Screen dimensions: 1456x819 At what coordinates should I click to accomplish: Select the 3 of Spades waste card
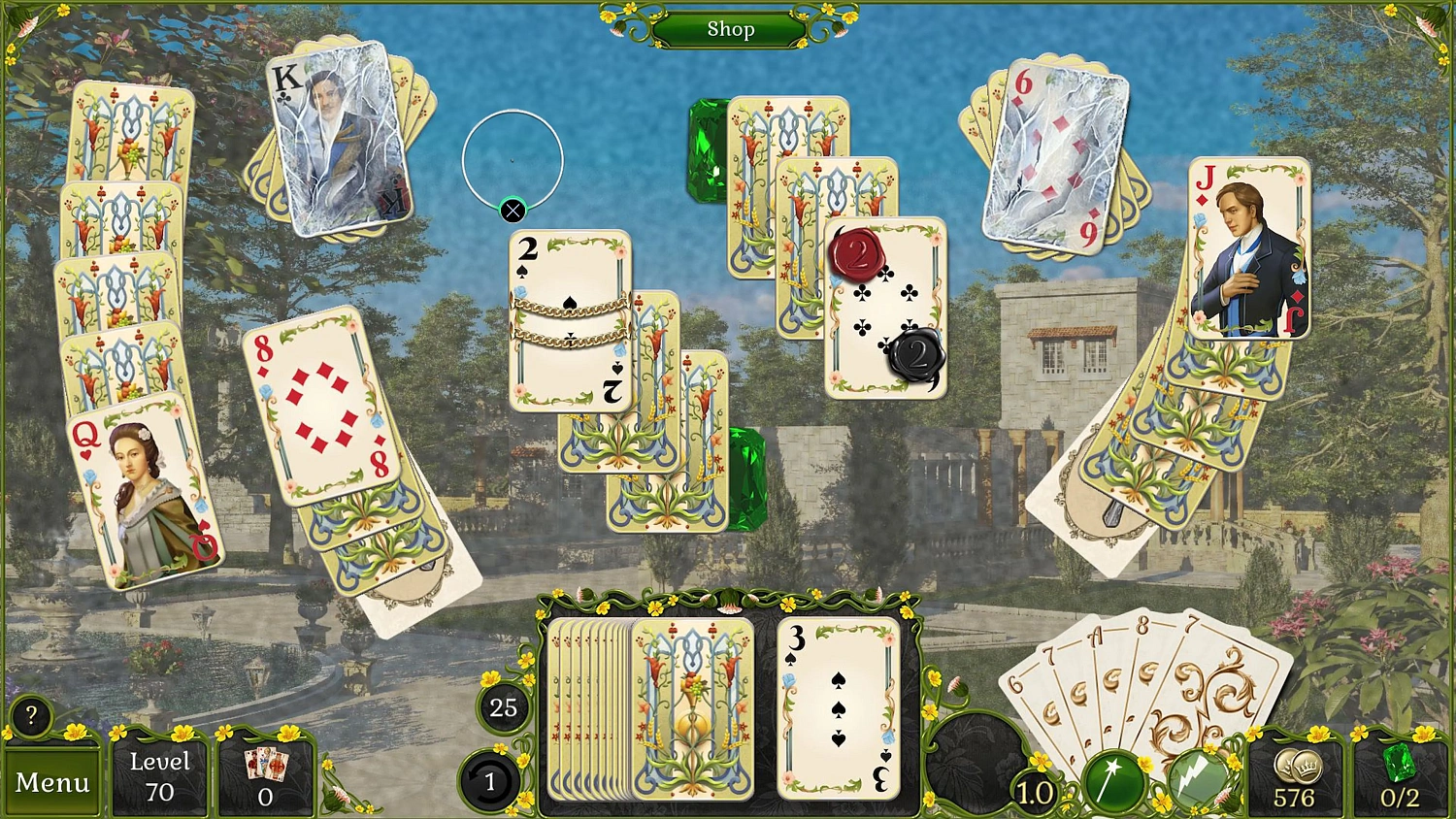tap(837, 708)
